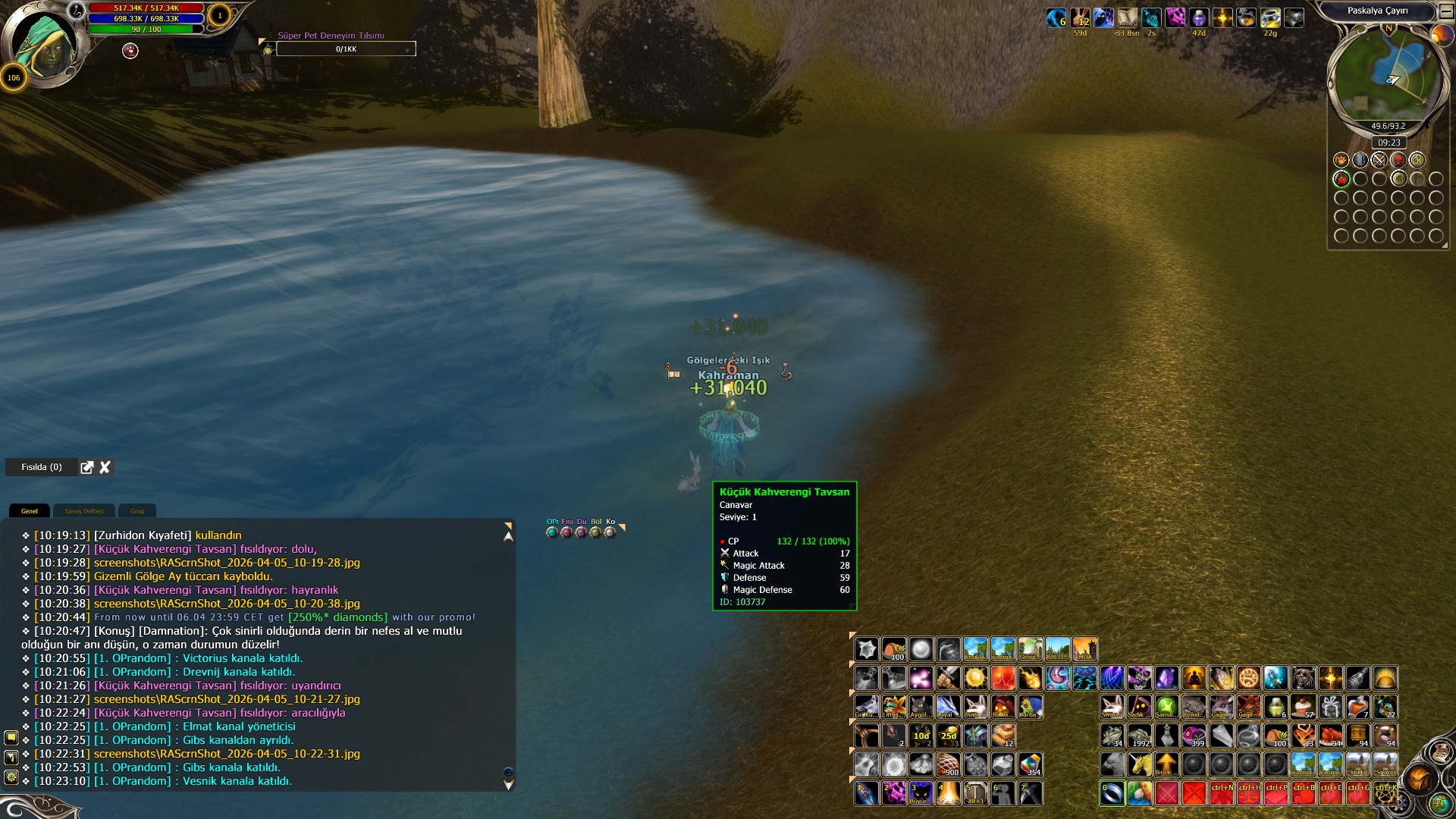Minimize the Paskalya Çayırı minimap panel

pos(1445,11)
